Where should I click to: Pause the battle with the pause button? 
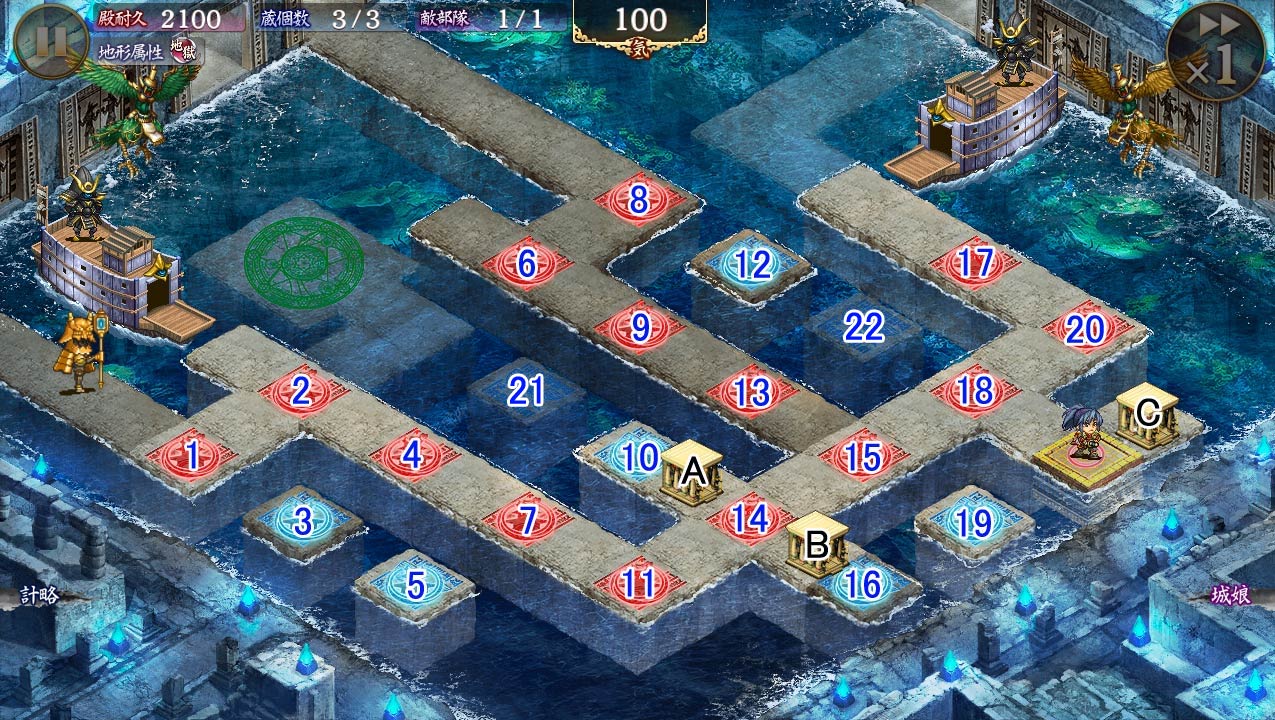click(51, 41)
